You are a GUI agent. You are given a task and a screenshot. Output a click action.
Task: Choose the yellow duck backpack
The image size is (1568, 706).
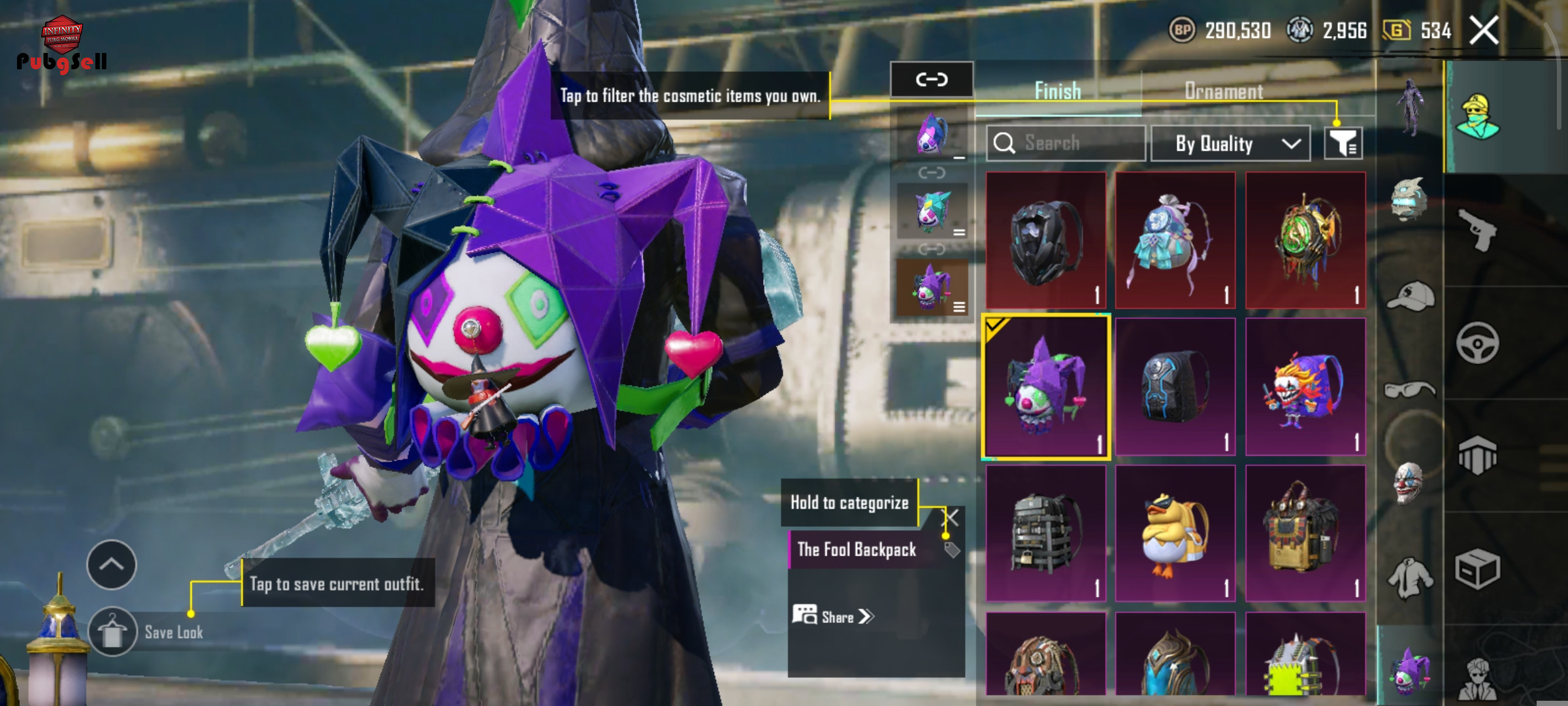click(x=1175, y=533)
